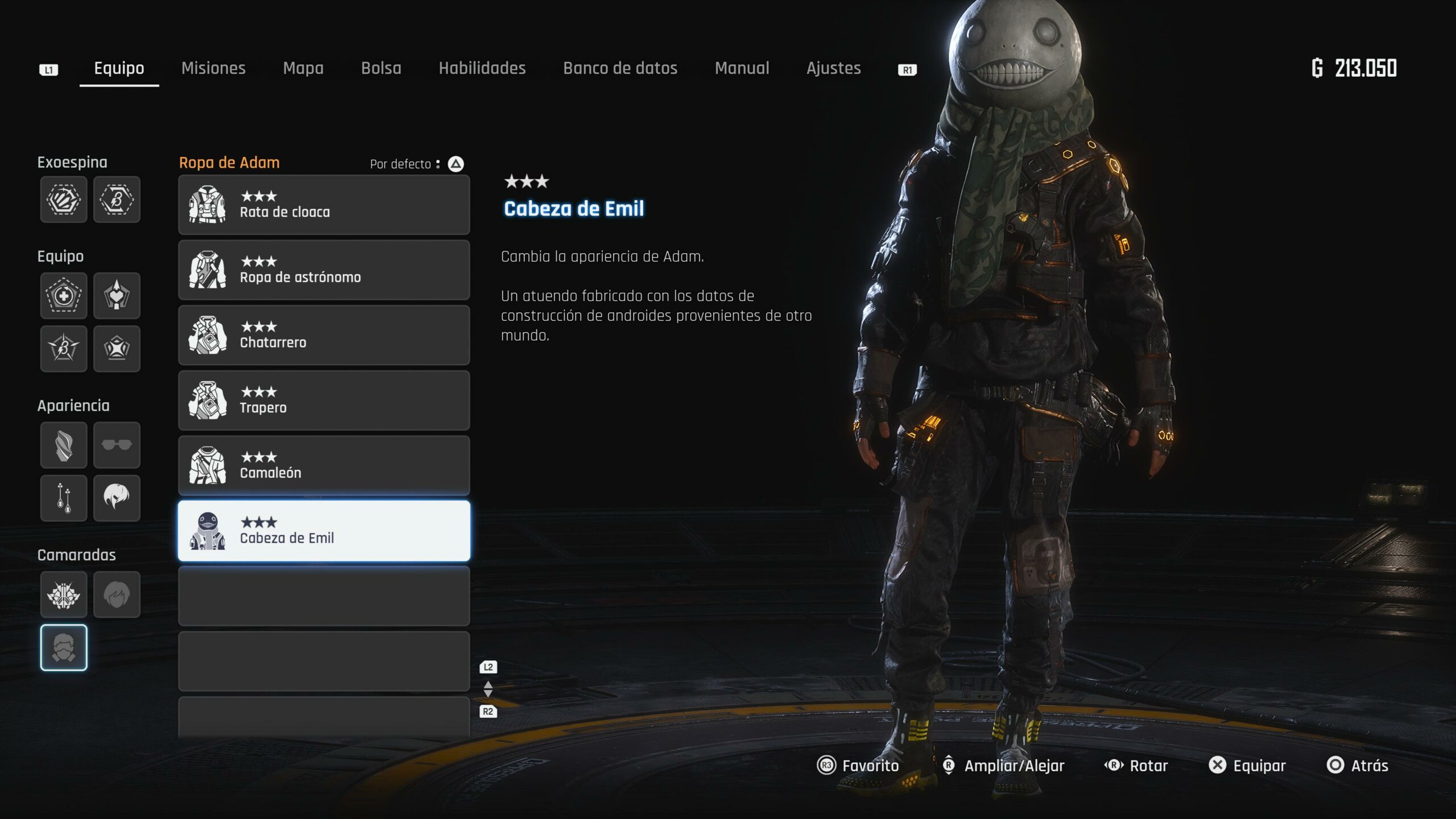Show the Banco de datos tab

click(620, 68)
